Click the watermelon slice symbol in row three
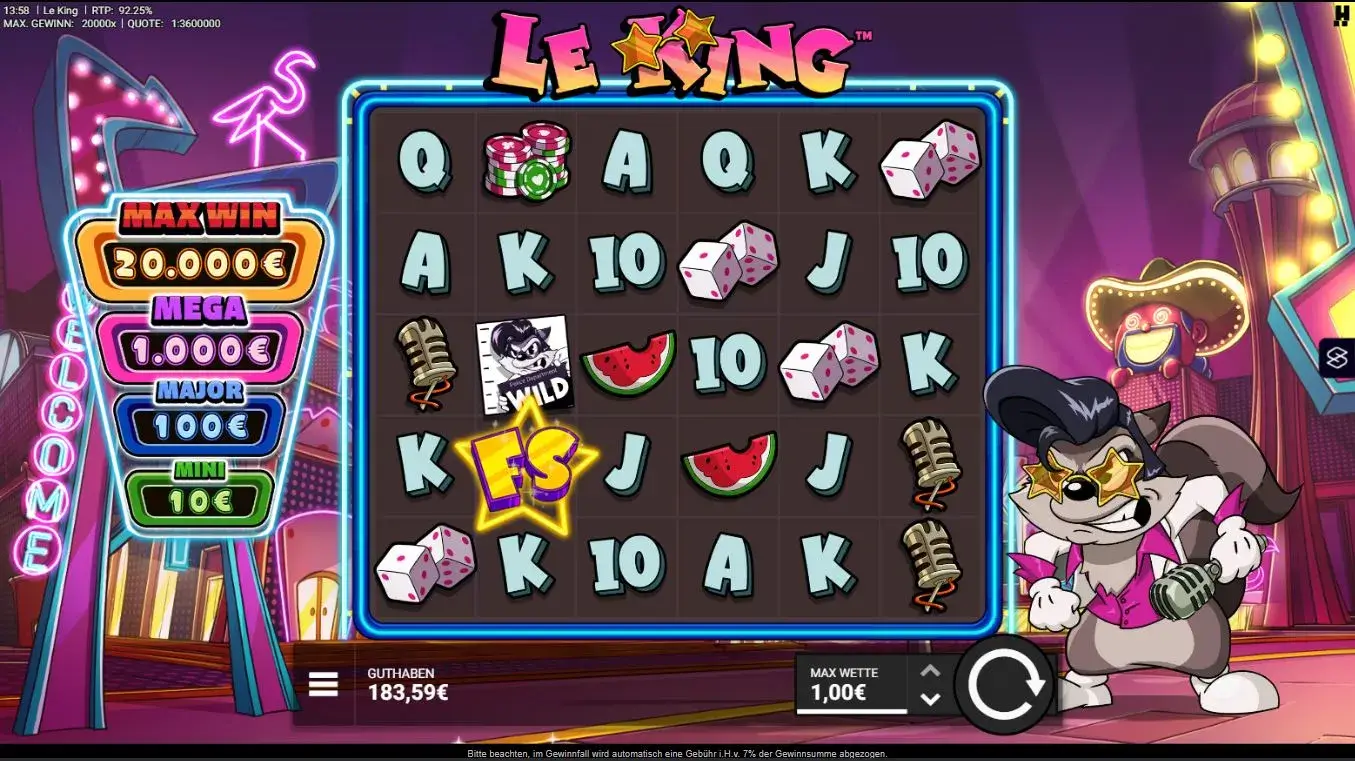Image resolution: width=1355 pixels, height=761 pixels. [x=628, y=363]
